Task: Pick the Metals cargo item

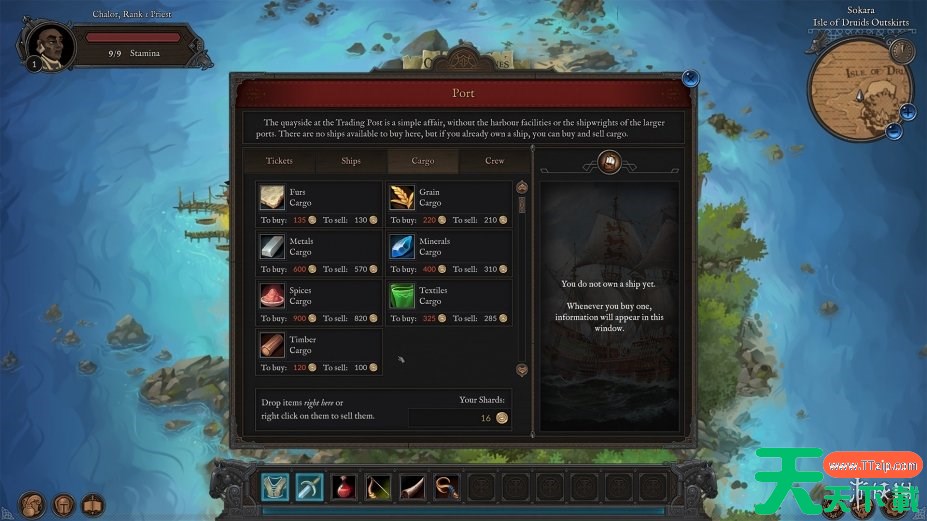Action: [x=319, y=254]
